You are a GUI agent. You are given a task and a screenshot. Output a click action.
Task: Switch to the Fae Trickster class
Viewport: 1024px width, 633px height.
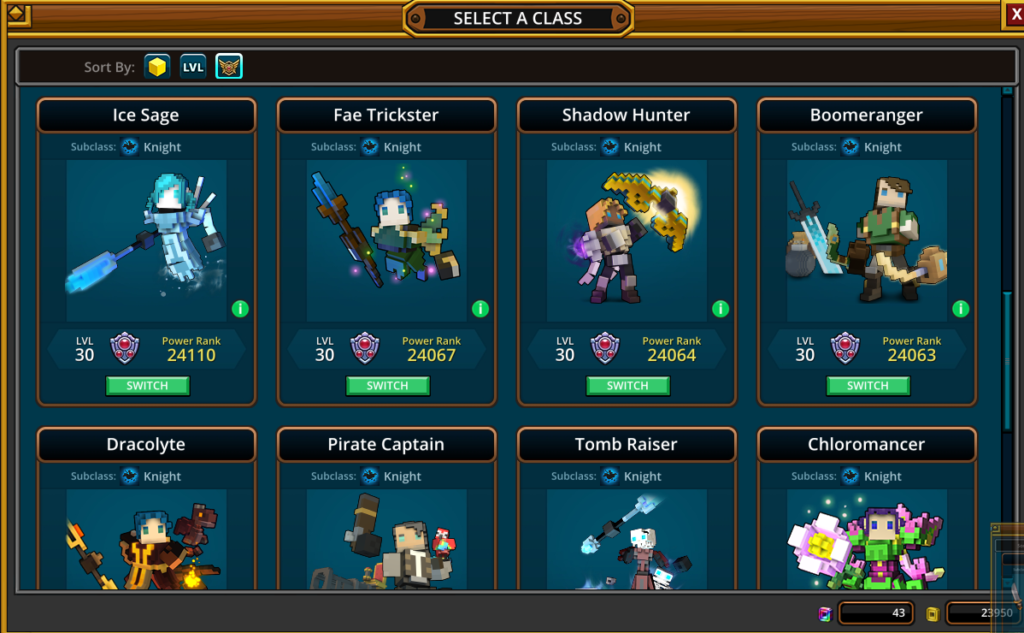click(x=387, y=386)
